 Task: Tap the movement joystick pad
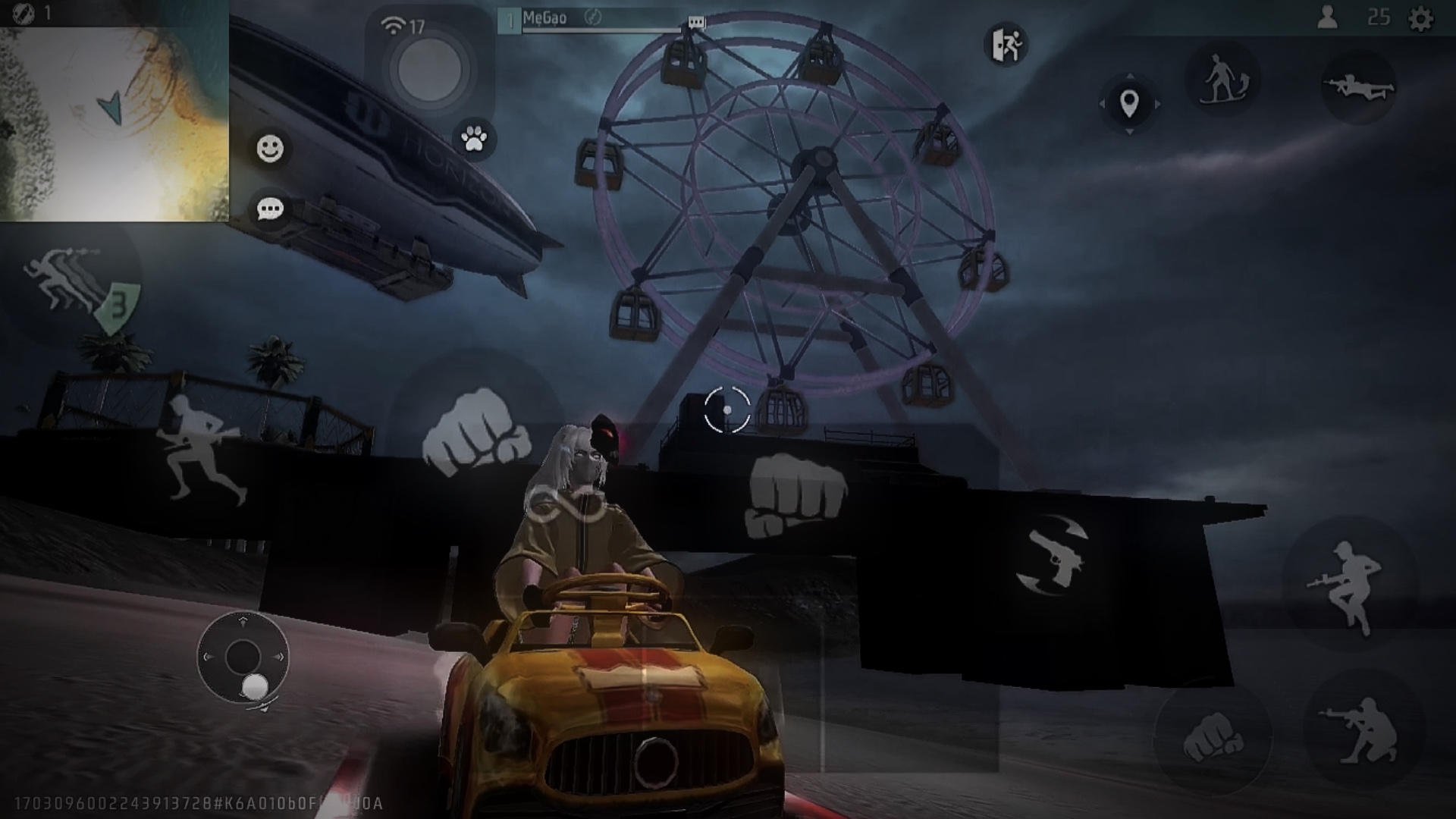243,657
